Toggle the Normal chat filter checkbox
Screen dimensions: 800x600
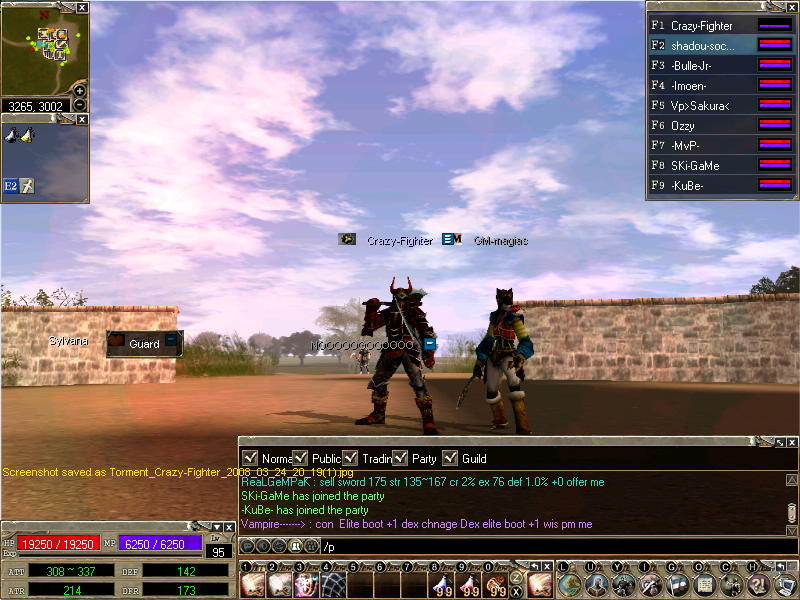250,458
